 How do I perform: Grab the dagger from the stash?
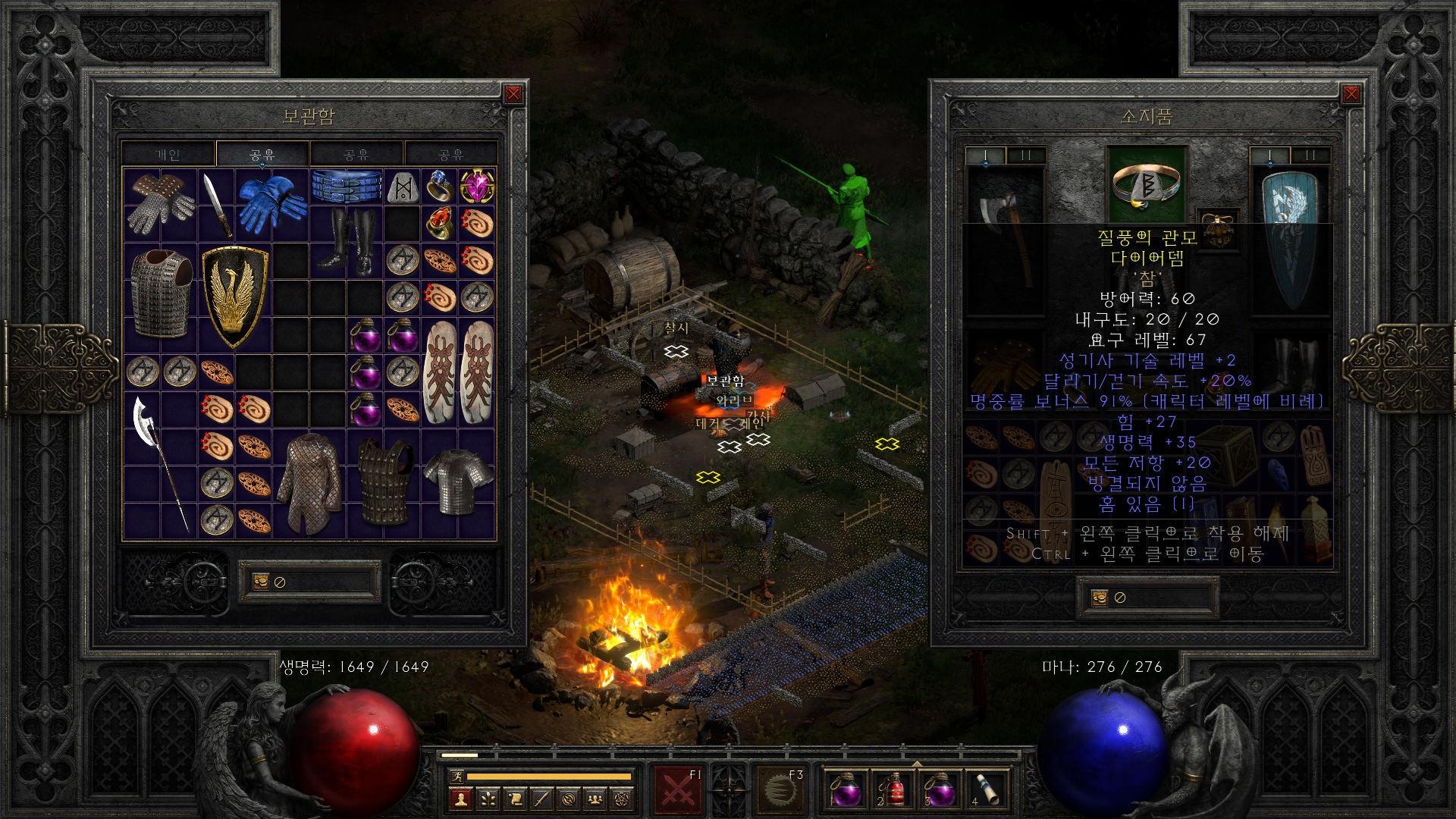click(216, 205)
